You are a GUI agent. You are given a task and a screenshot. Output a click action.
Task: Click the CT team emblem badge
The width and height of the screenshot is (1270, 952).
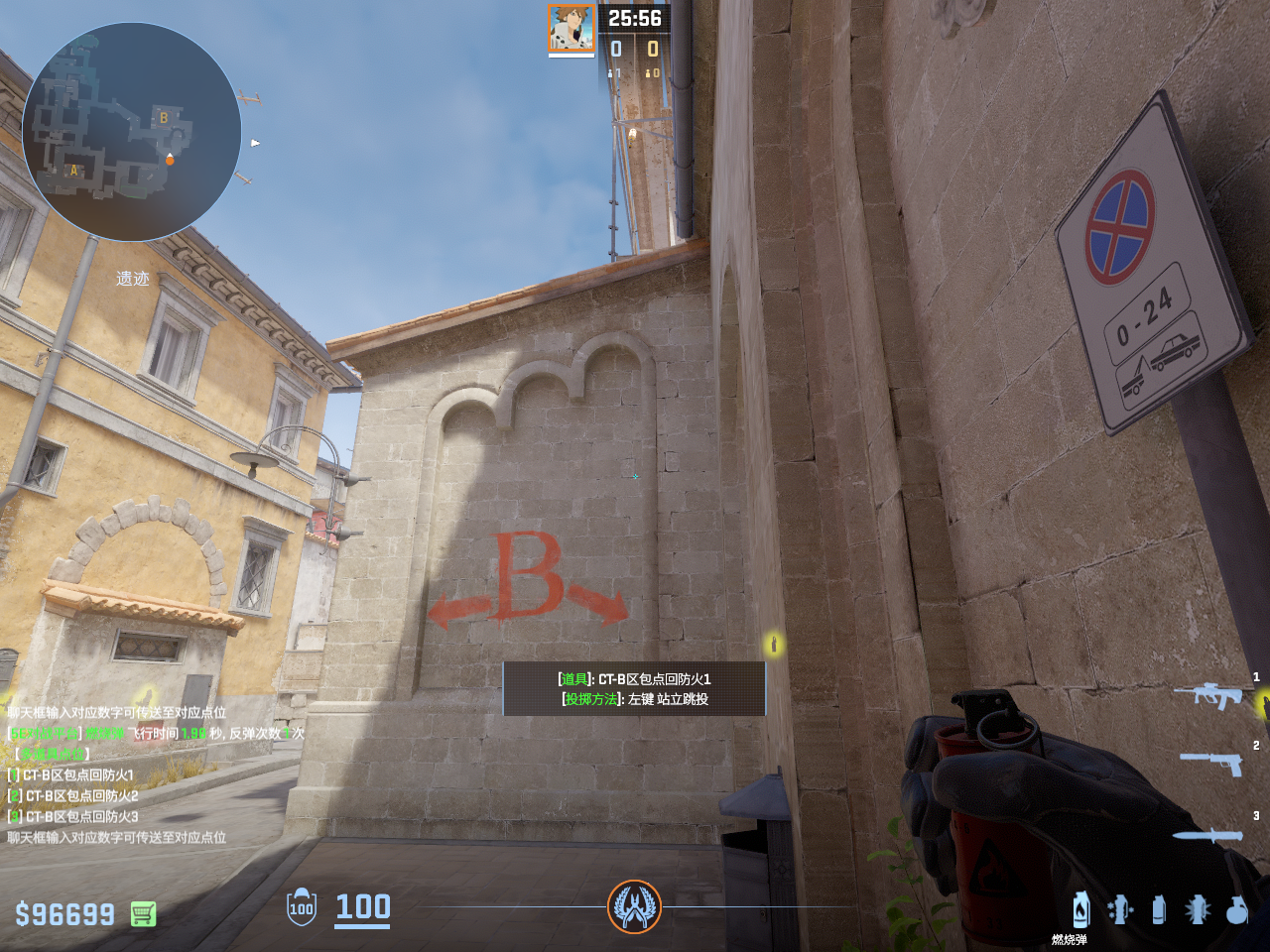634,906
